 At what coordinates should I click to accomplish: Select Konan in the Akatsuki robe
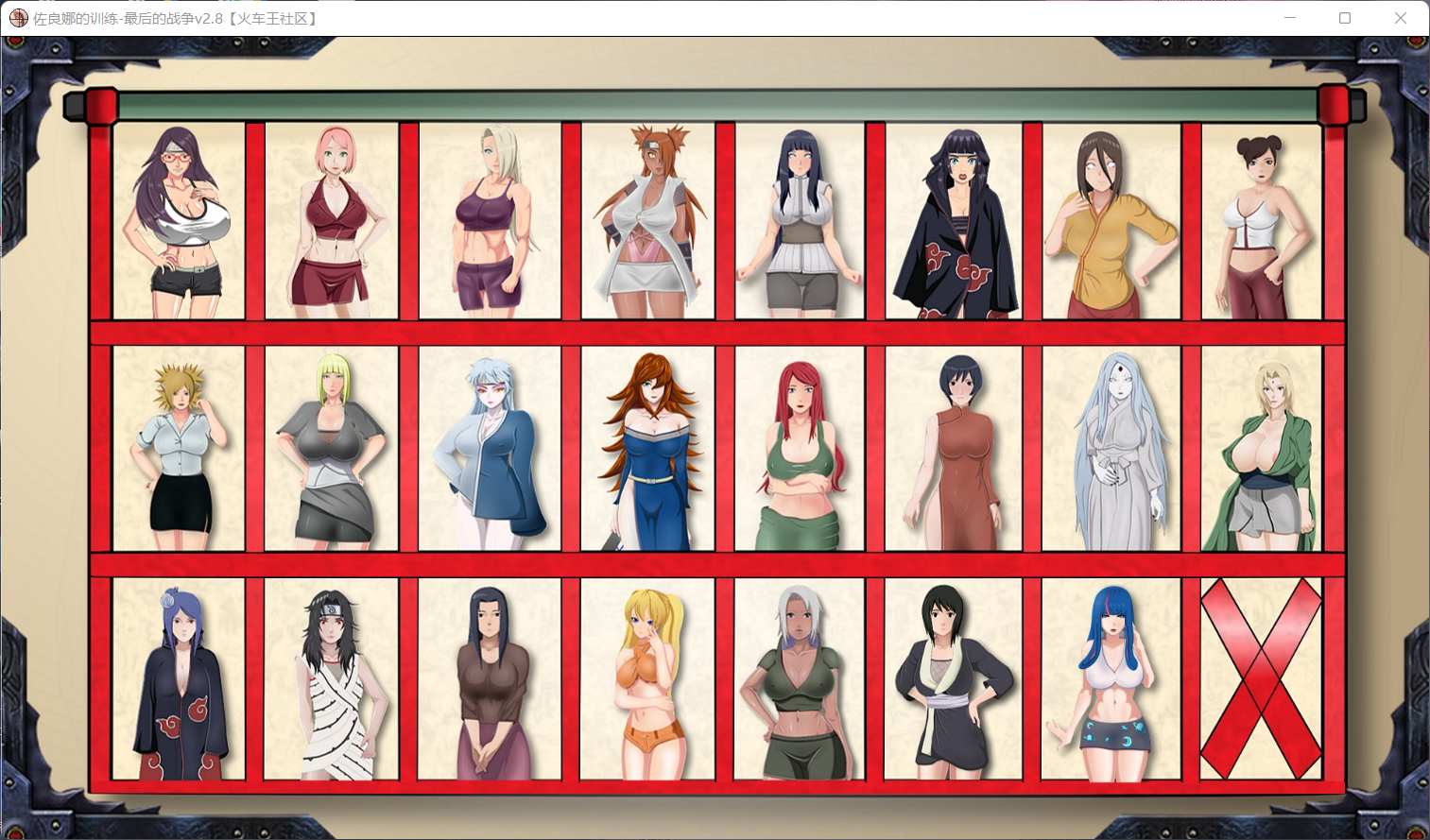click(176, 680)
